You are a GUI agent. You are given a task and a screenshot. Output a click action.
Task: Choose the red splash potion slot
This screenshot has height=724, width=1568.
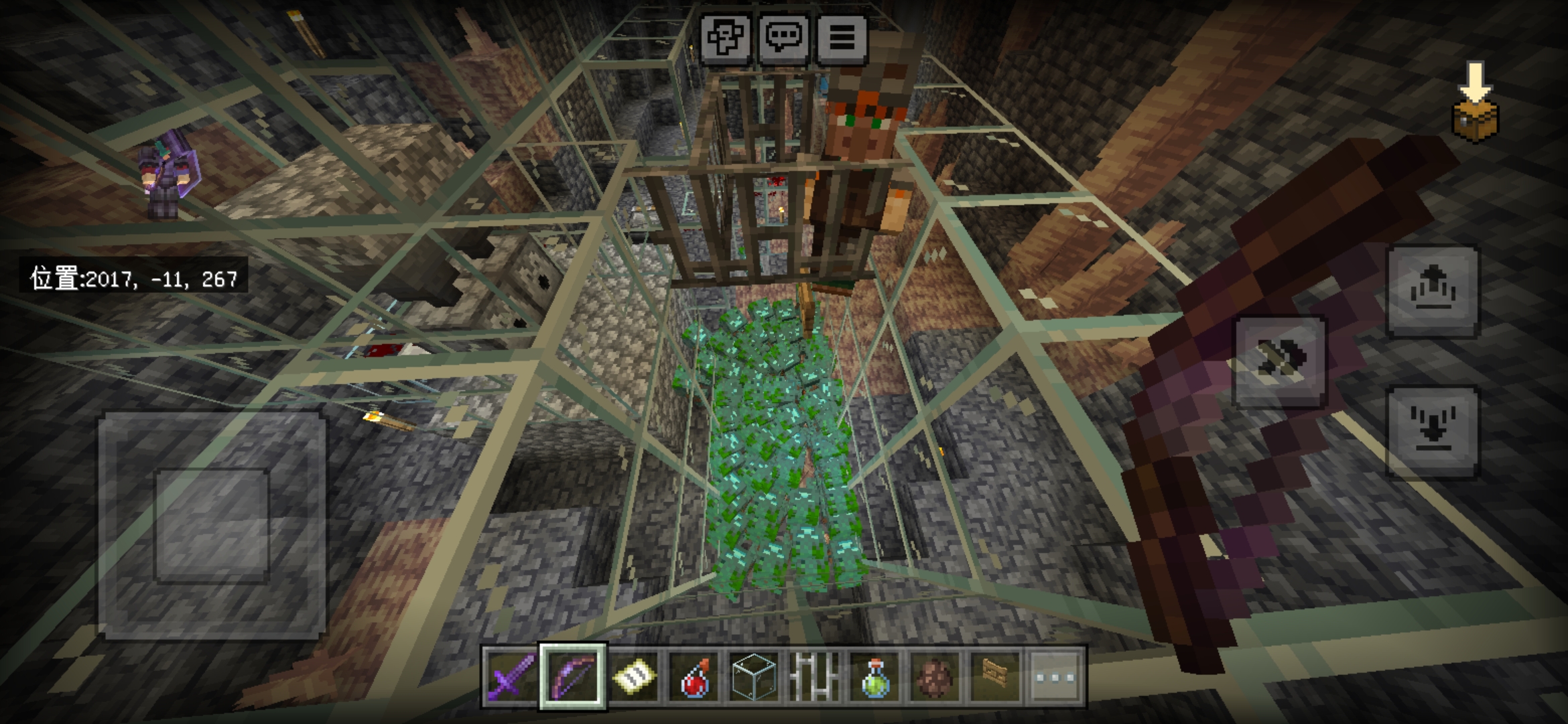694,676
